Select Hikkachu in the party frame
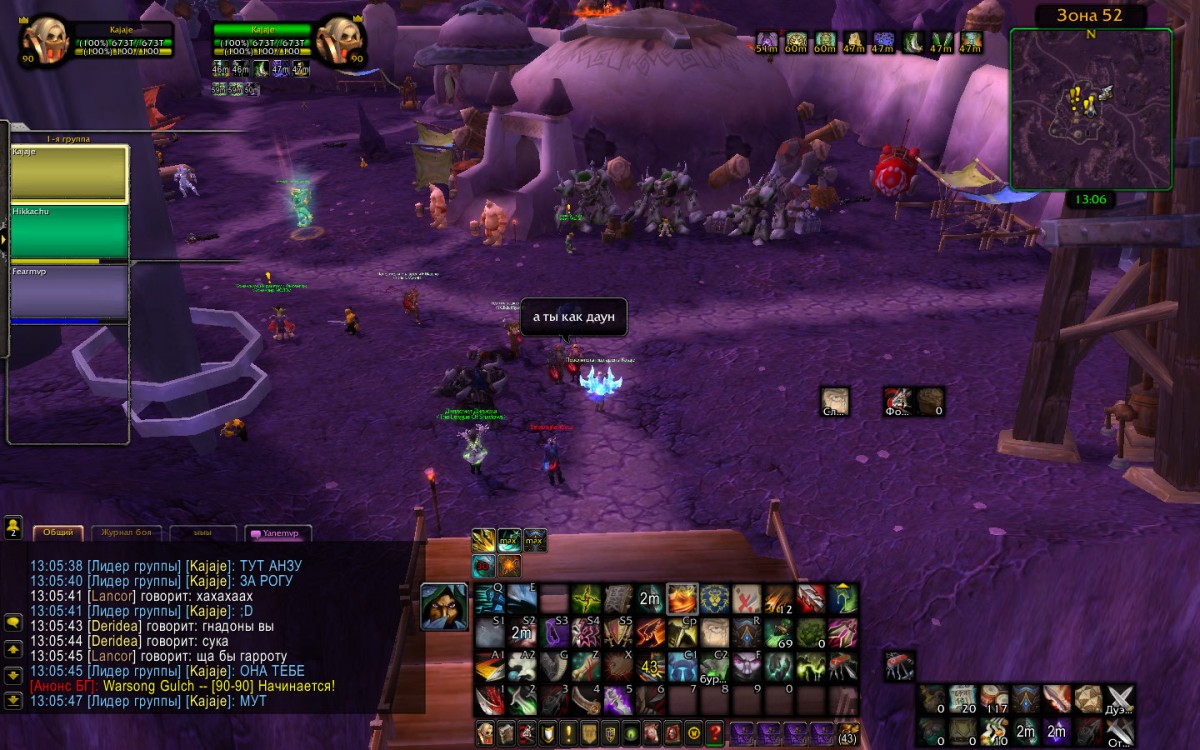This screenshot has width=1200, height=750. point(69,232)
